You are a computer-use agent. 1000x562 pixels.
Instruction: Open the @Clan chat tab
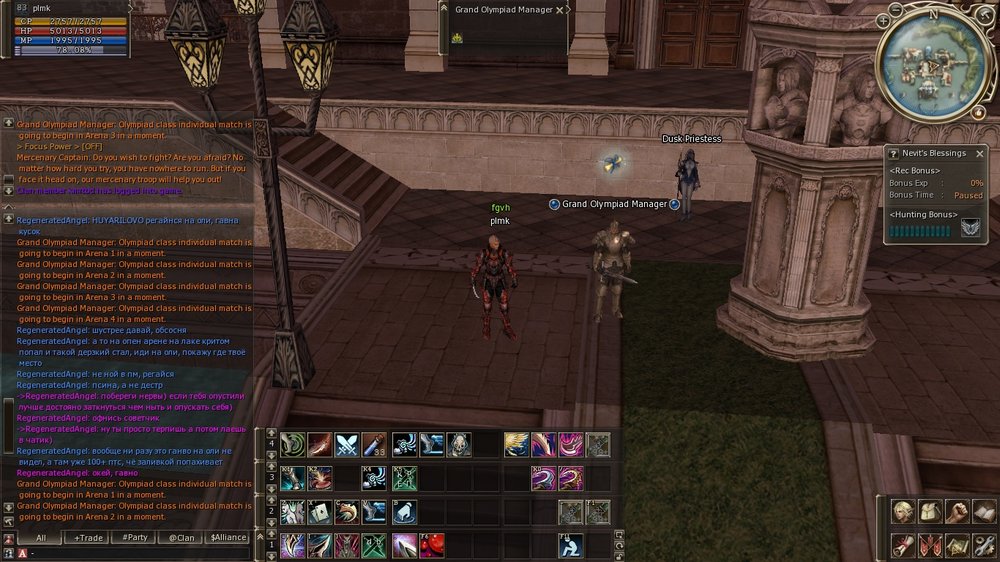(x=181, y=537)
